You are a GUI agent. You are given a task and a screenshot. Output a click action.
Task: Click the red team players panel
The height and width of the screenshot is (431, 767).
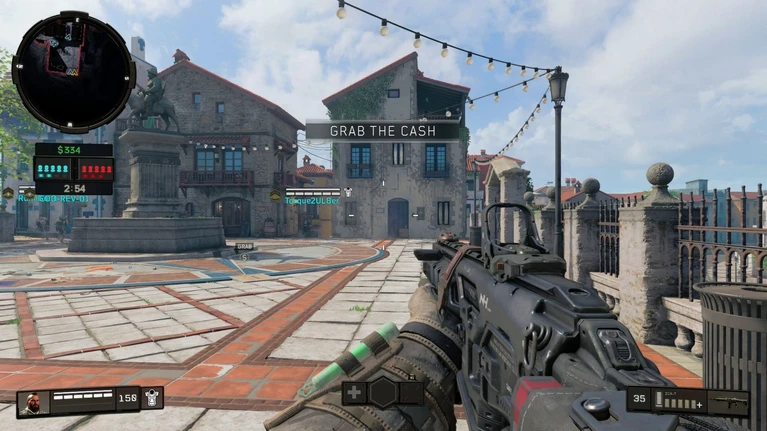coord(95,171)
